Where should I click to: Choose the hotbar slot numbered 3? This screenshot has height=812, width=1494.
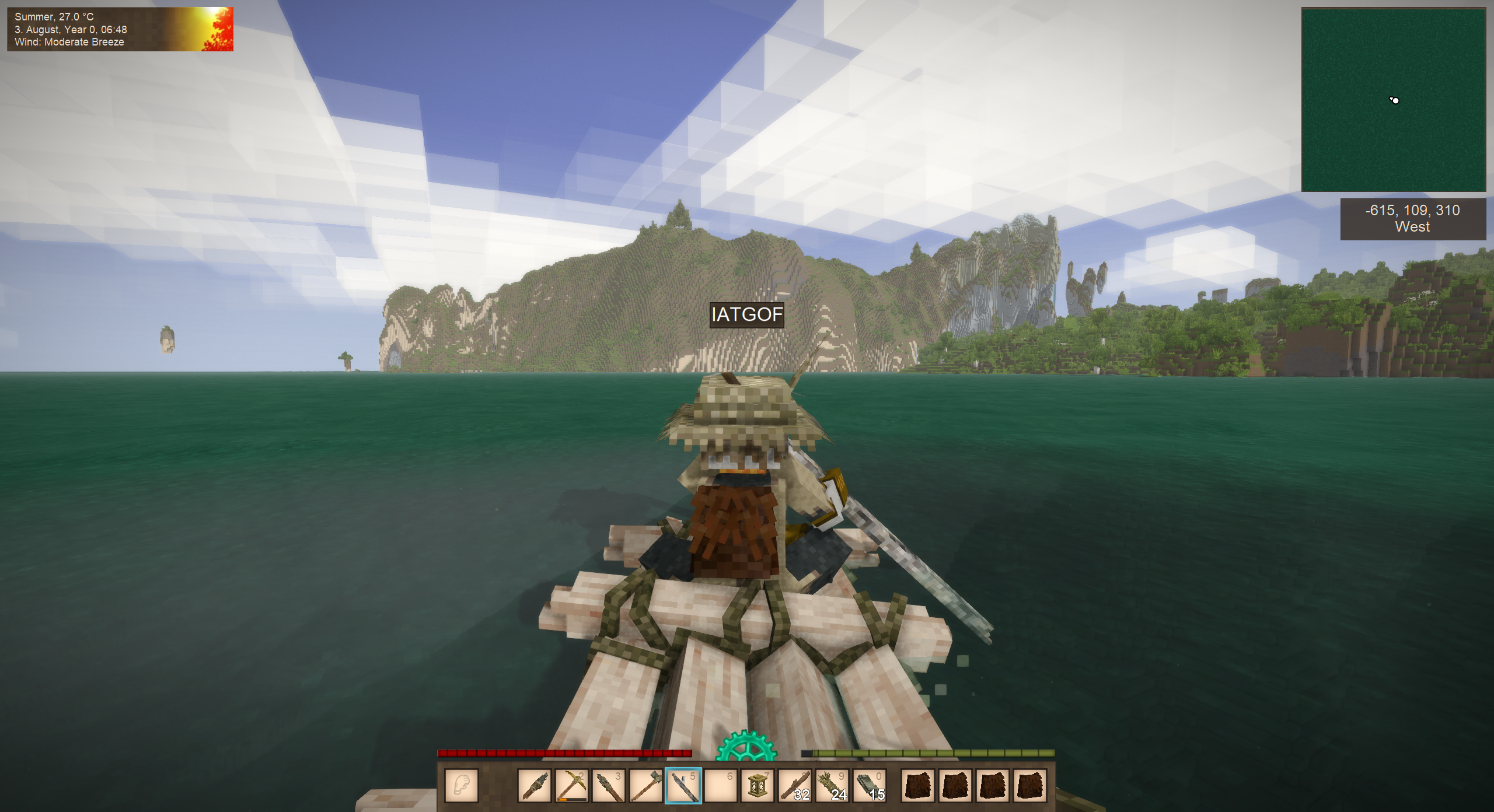609,786
